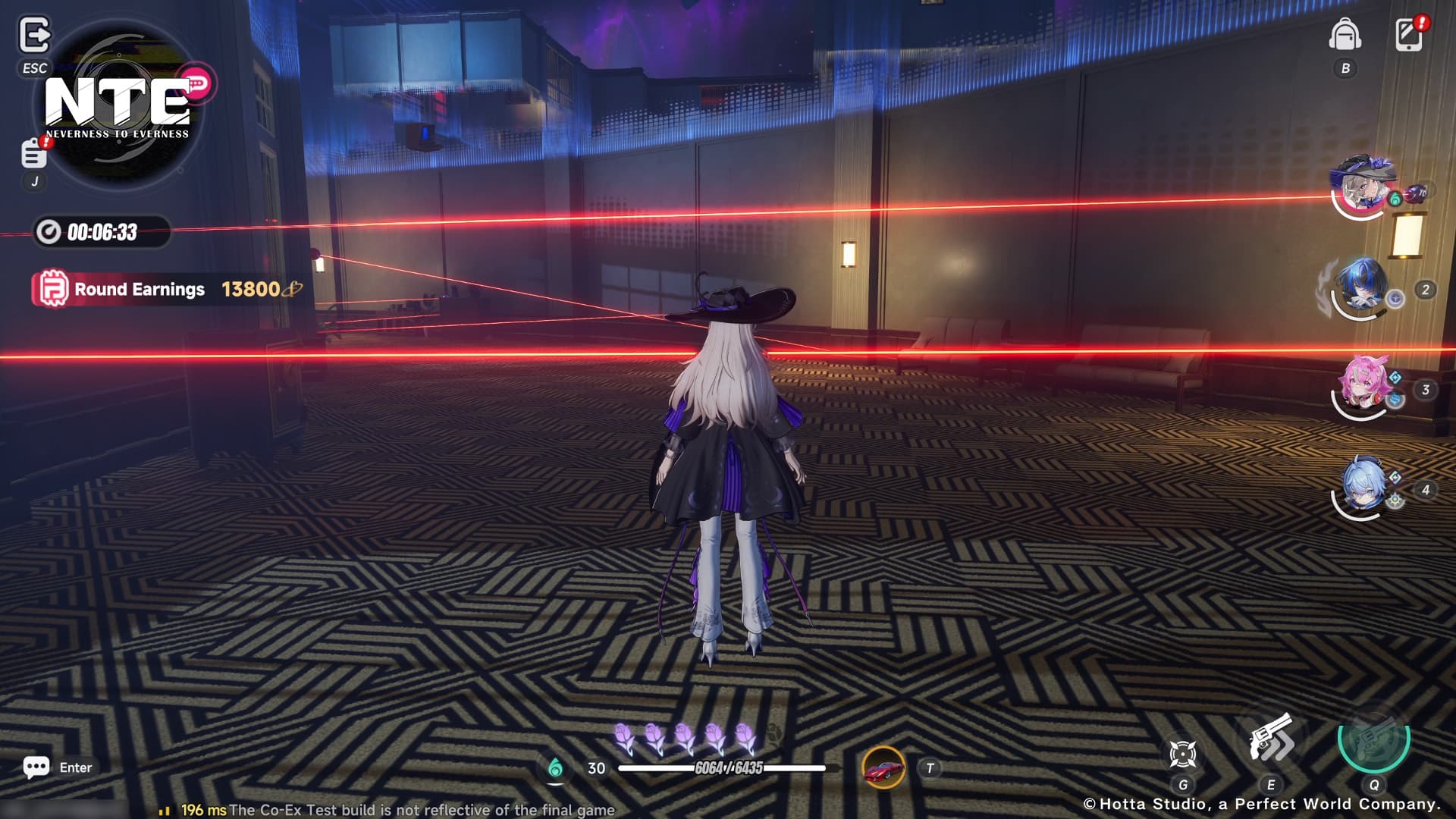Image resolution: width=1456 pixels, height=819 pixels.
Task: Activate the revolver skill
Action: tap(1271, 739)
